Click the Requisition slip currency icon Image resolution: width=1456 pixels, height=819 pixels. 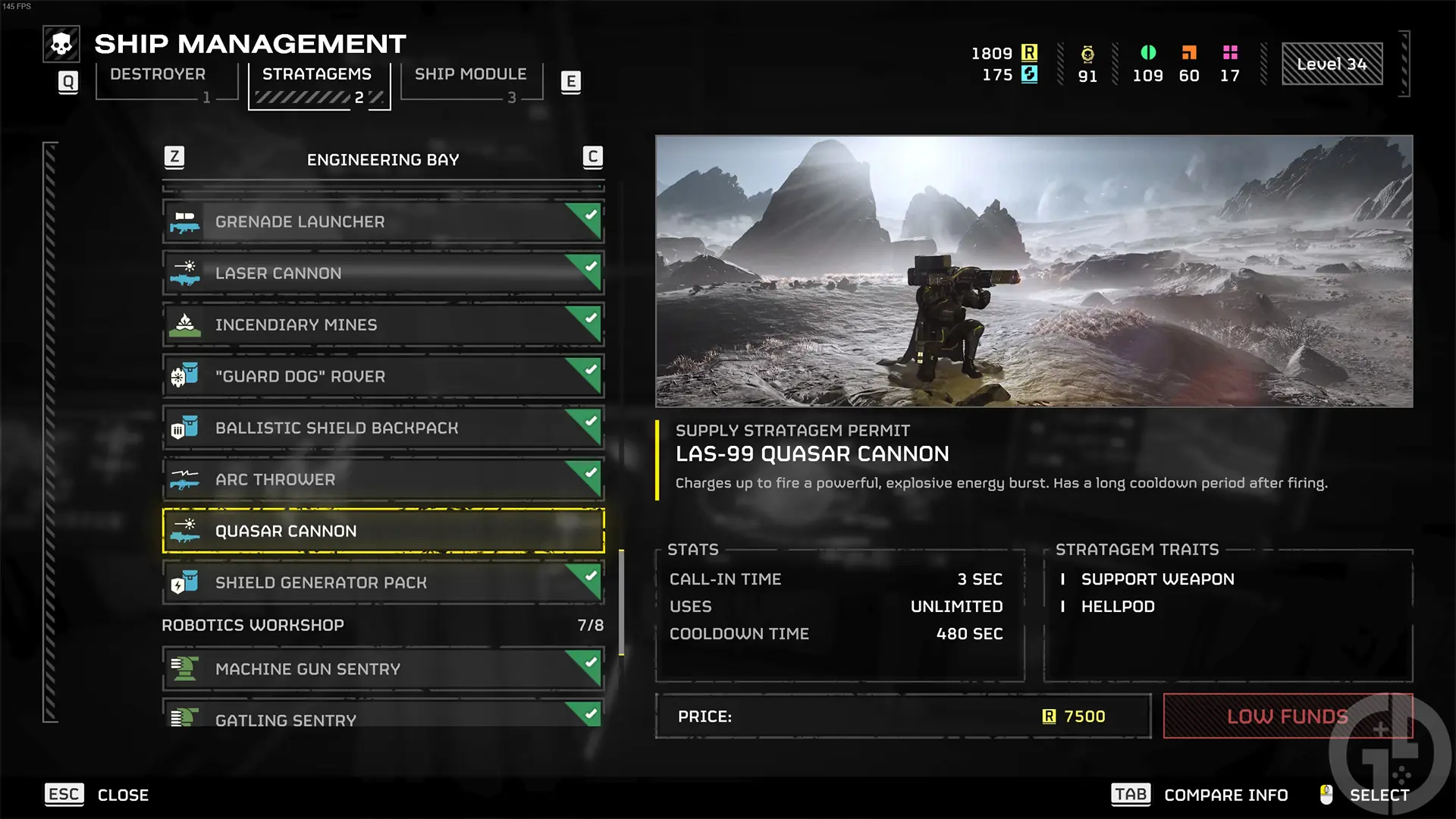(x=1029, y=53)
